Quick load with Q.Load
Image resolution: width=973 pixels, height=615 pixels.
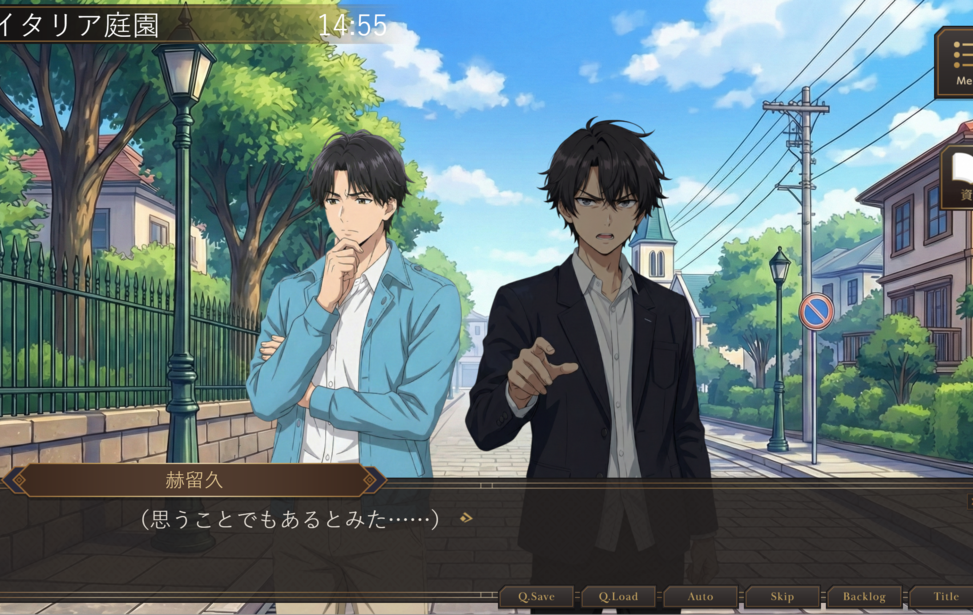pos(618,597)
